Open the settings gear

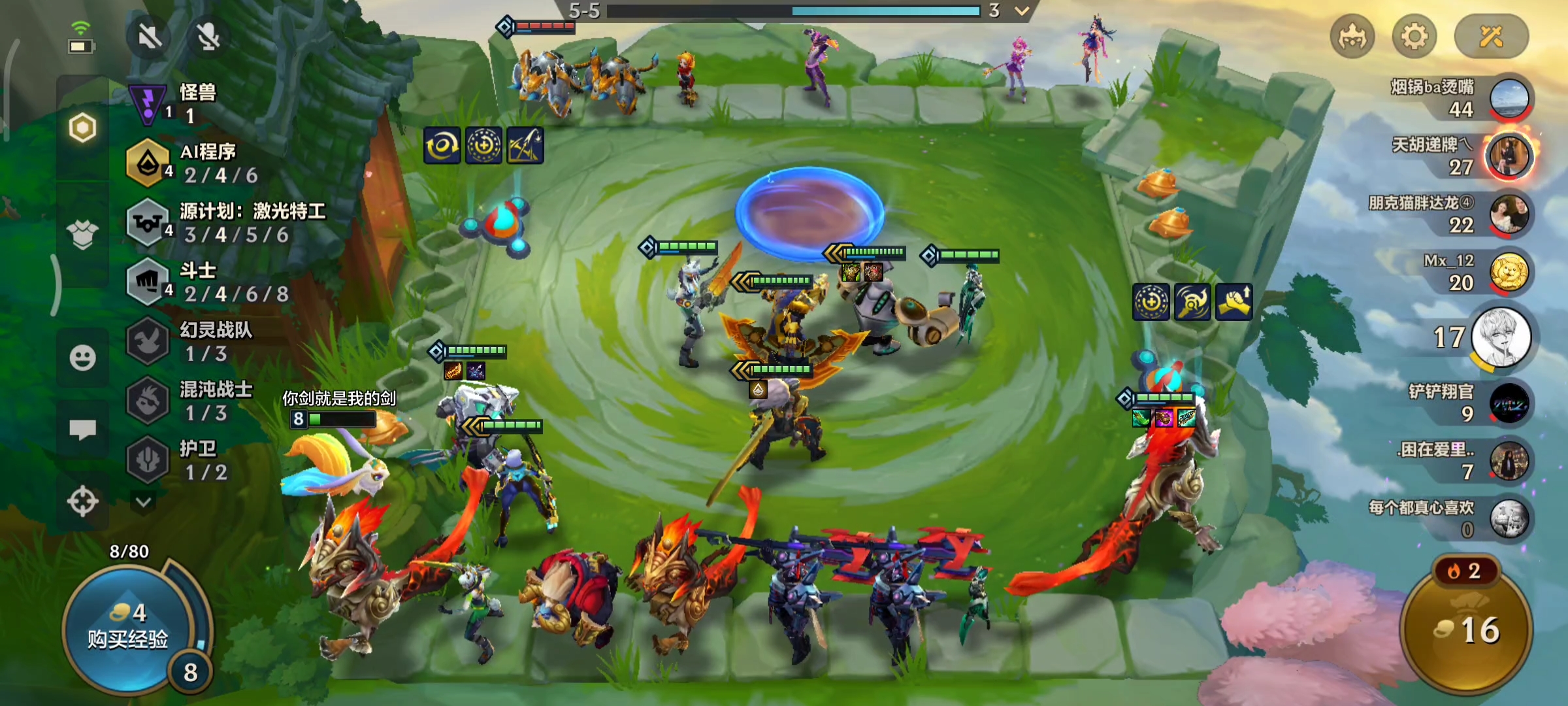point(1414,37)
